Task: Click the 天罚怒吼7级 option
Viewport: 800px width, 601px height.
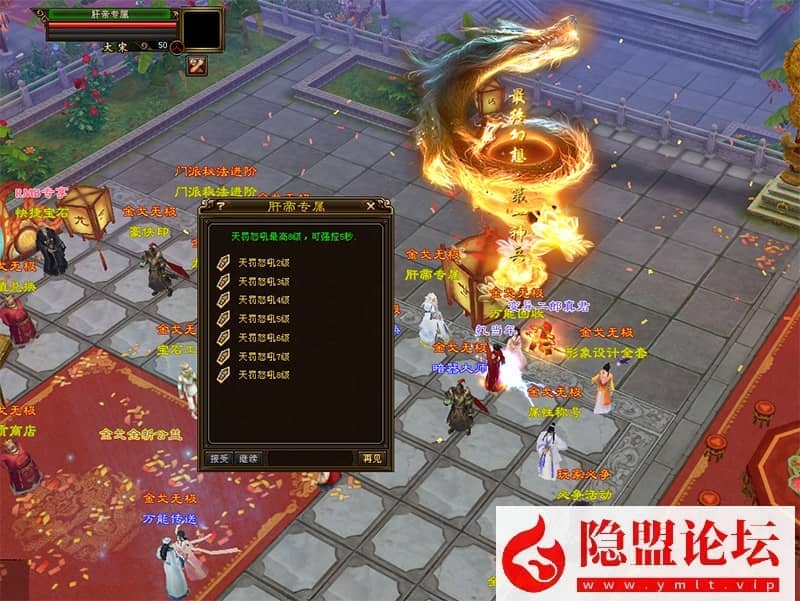Action: [262, 356]
